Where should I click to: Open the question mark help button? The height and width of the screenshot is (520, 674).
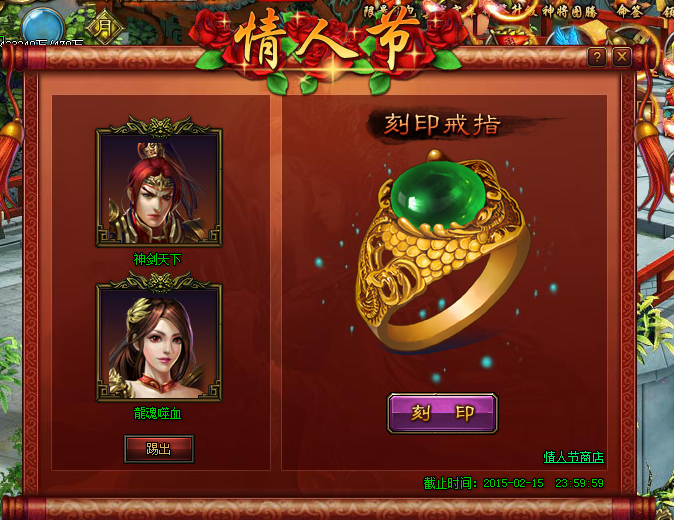(x=597, y=57)
